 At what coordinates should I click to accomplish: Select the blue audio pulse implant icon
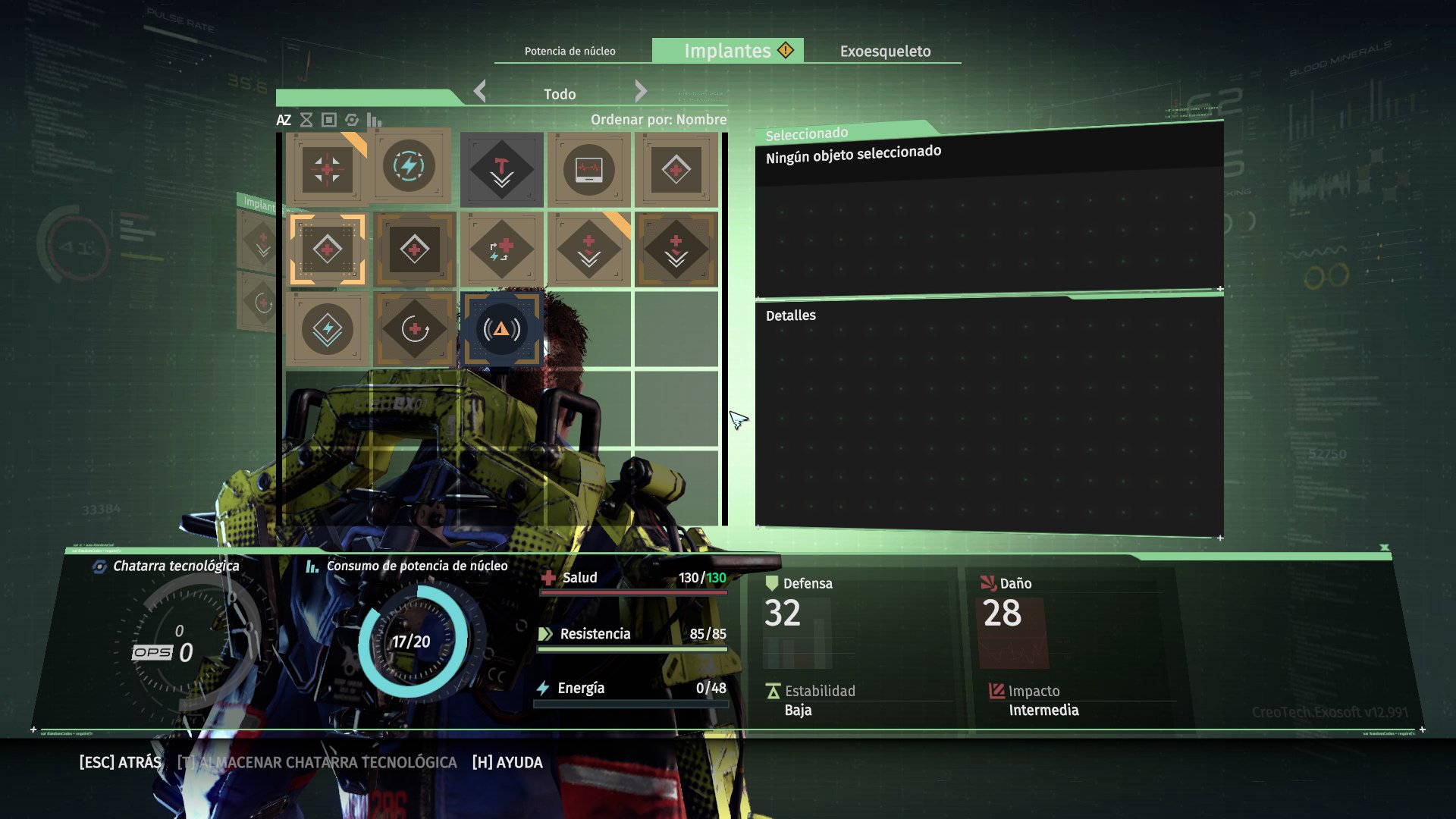tap(502, 330)
